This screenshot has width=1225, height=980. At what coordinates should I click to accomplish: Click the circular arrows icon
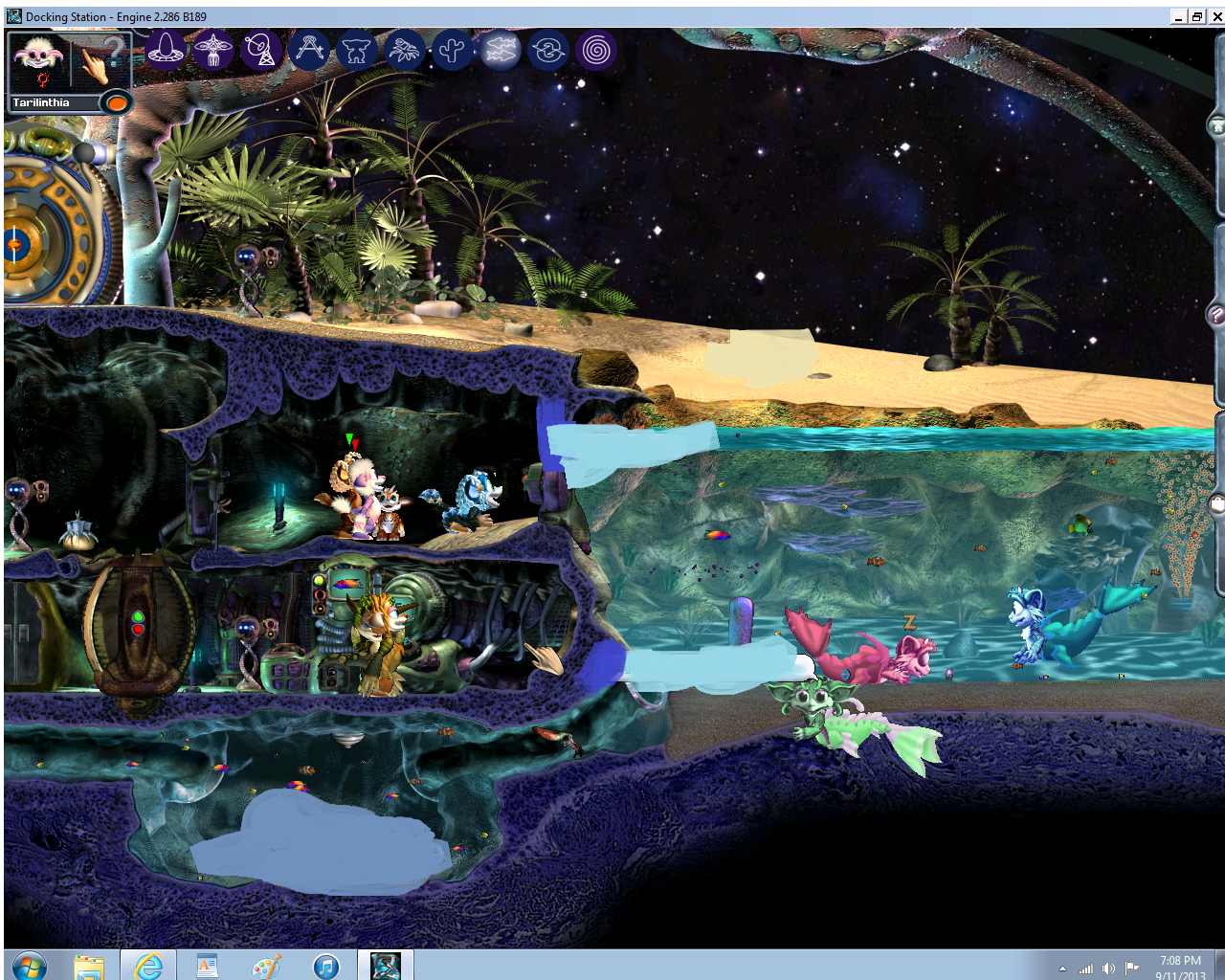pyautogui.click(x=548, y=50)
